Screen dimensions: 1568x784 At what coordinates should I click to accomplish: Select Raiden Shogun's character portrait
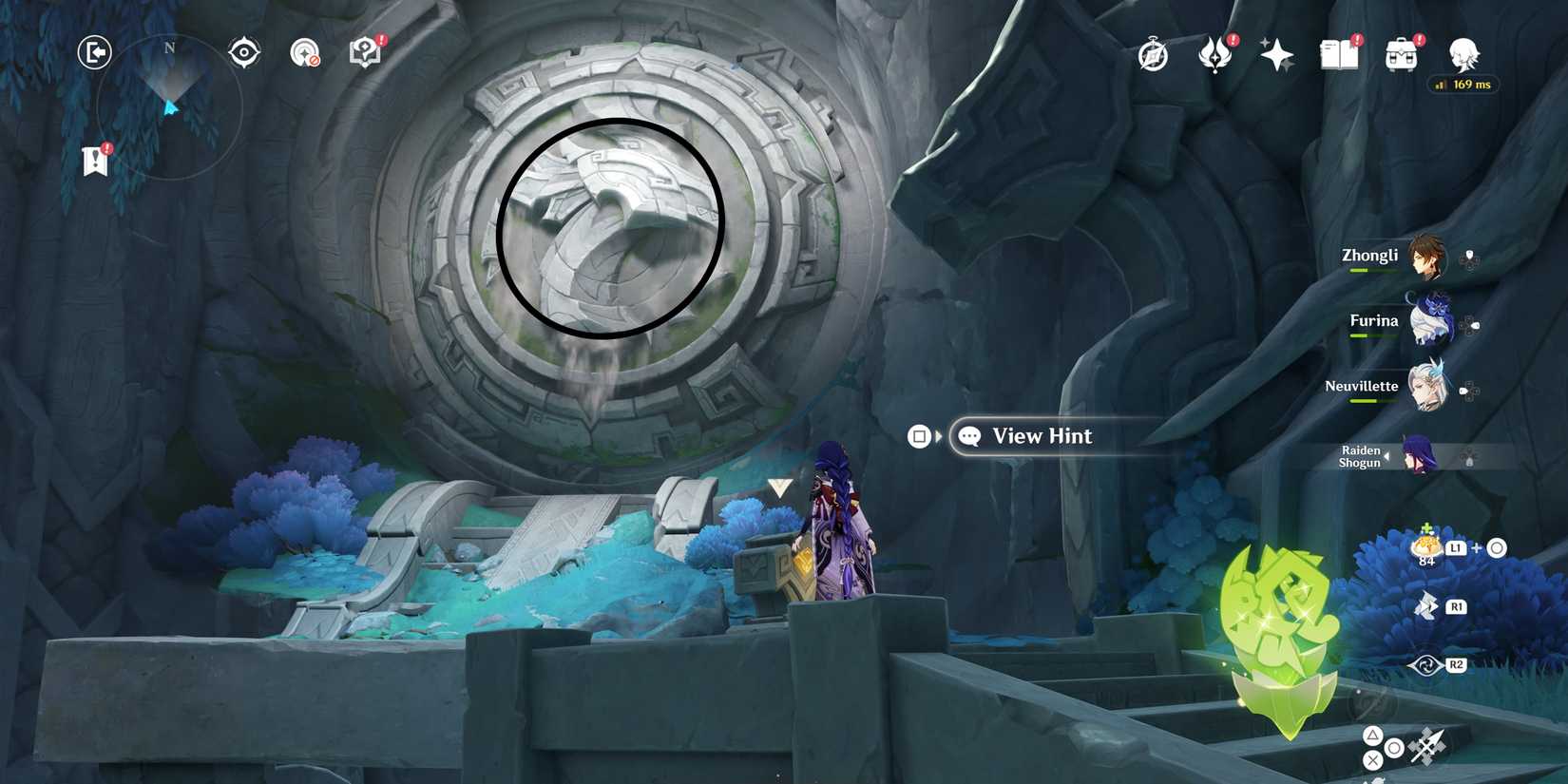(1418, 456)
